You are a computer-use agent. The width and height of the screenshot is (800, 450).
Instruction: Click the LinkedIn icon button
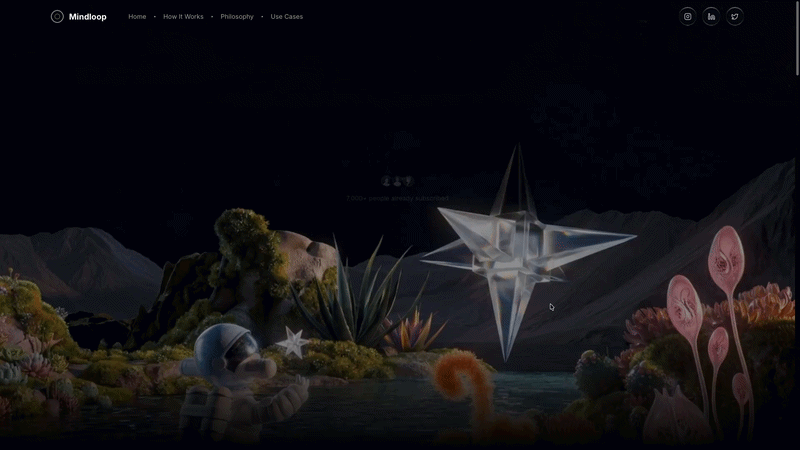tap(711, 16)
